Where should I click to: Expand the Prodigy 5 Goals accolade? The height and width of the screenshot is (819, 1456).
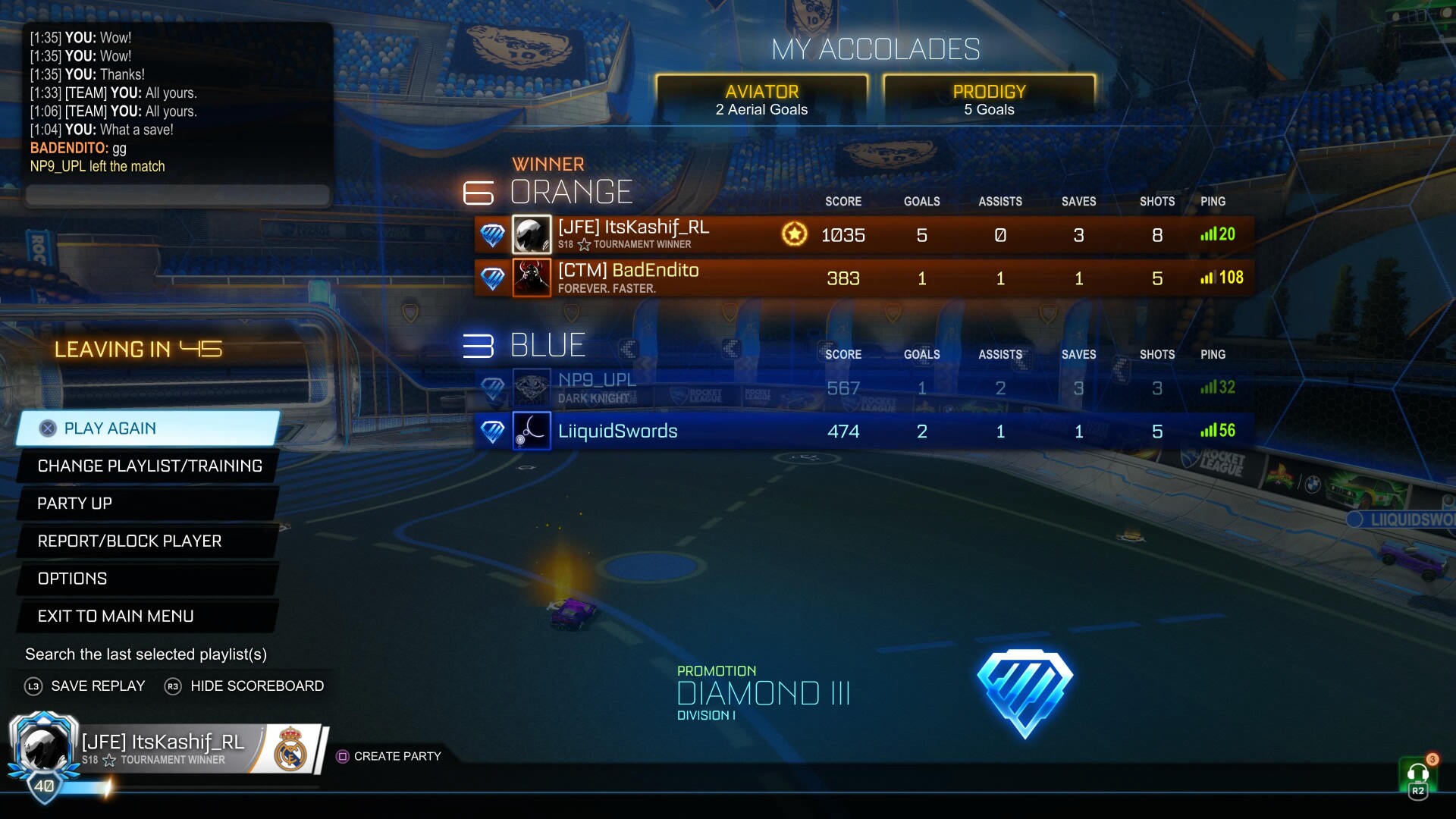(x=990, y=99)
